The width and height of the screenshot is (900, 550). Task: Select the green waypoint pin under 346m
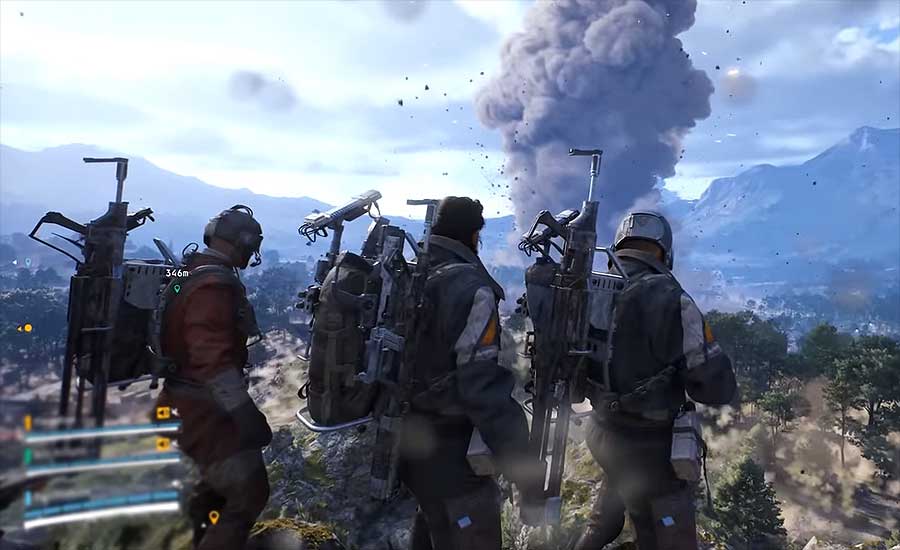pos(177,288)
